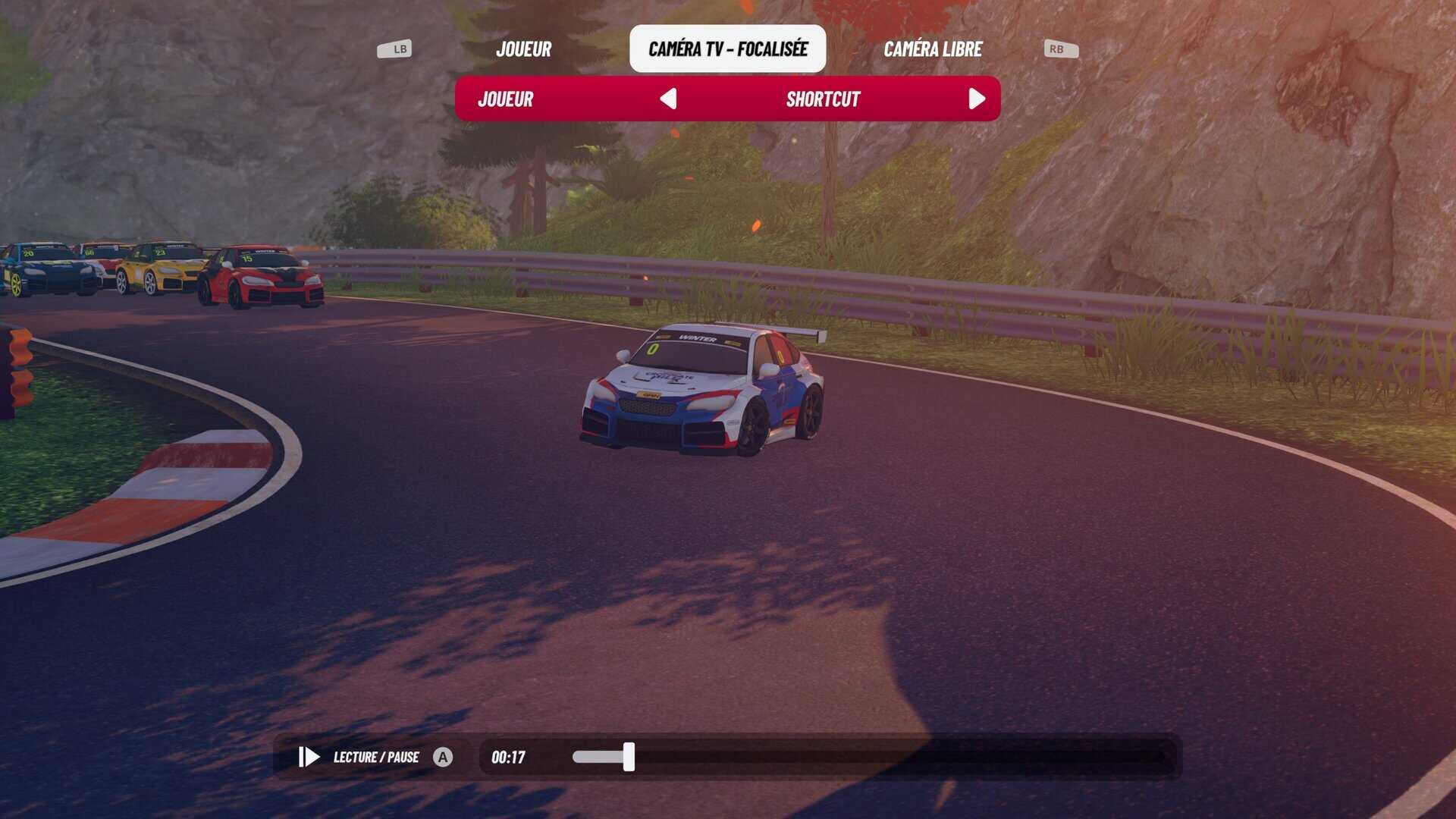Select the Caméra TV - Focalisée tab
1456x819 pixels.
click(727, 49)
